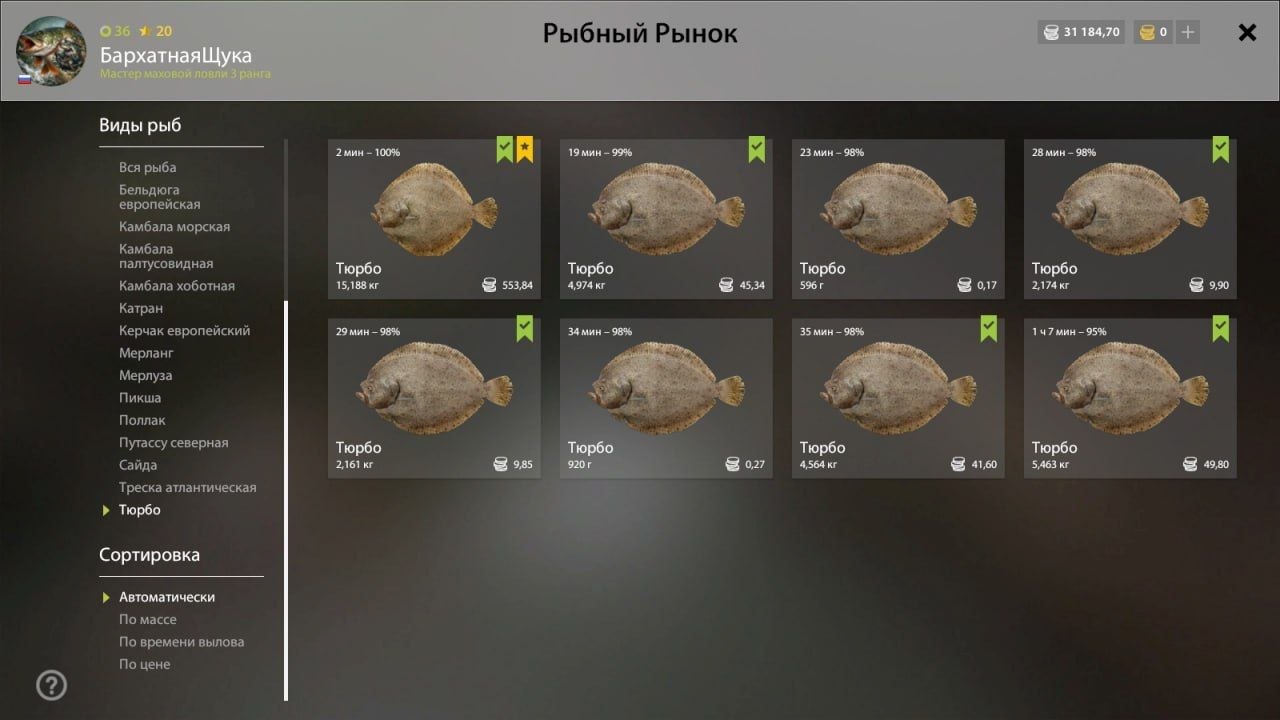Image resolution: width=1280 pixels, height=720 pixels.
Task: Pick the Тюрбо priced 49,80
Action: [x=1130, y=398]
